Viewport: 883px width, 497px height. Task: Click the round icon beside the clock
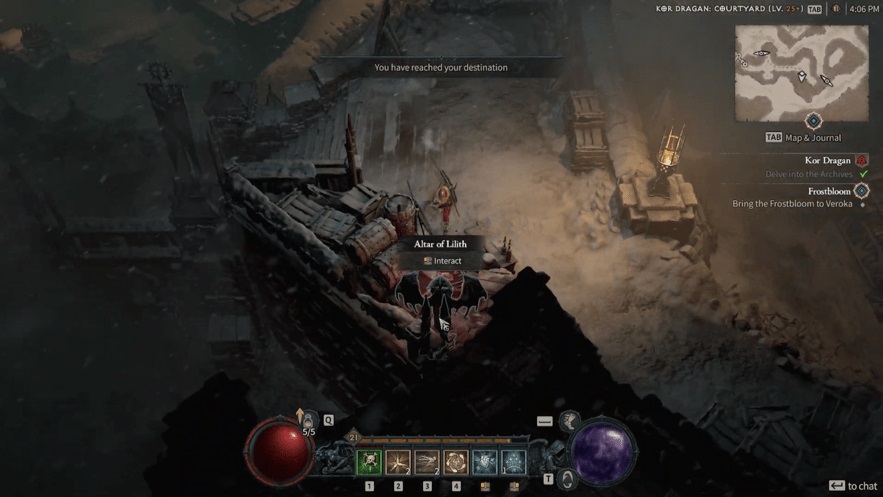[836, 9]
